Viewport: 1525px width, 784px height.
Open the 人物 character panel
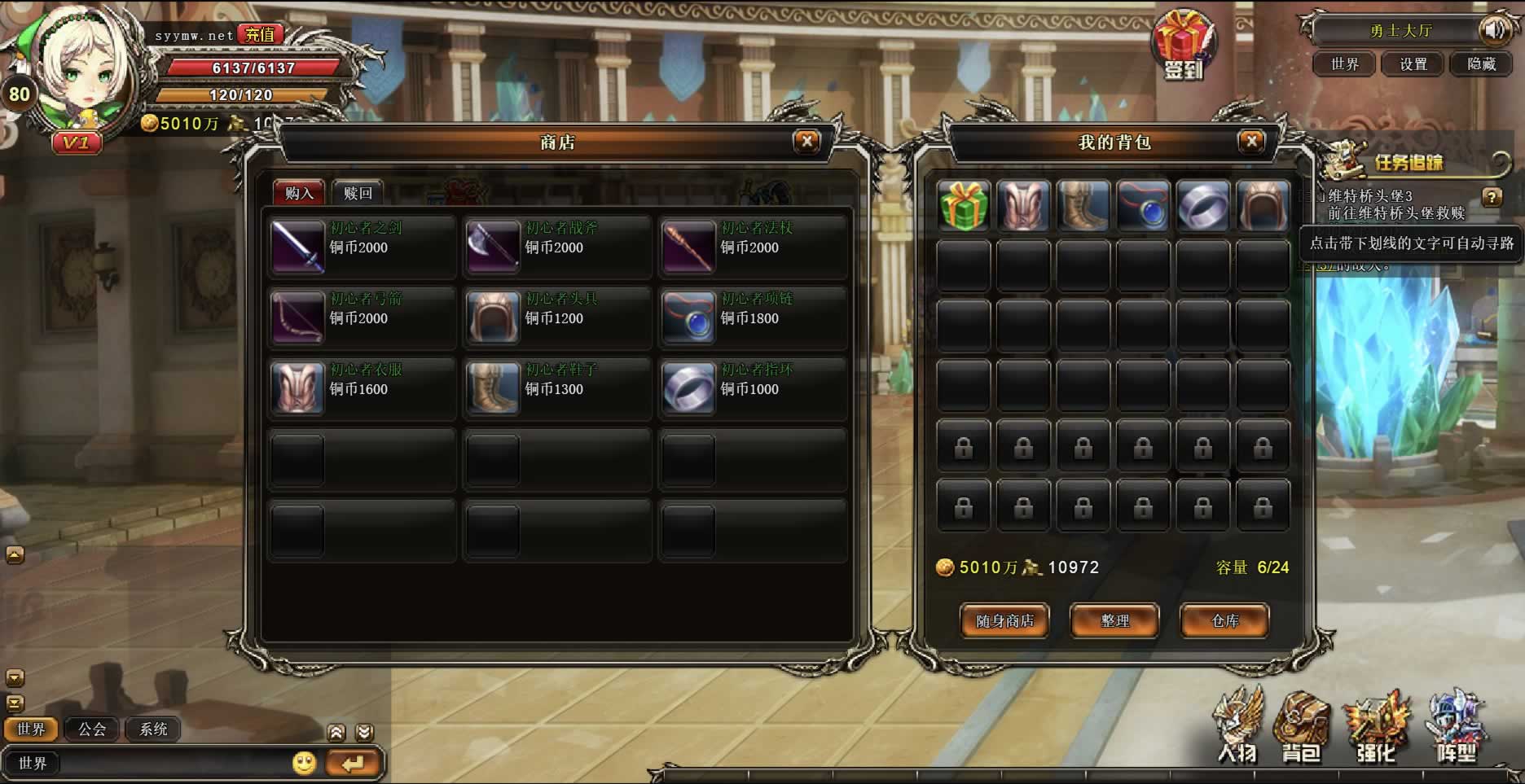1237,728
